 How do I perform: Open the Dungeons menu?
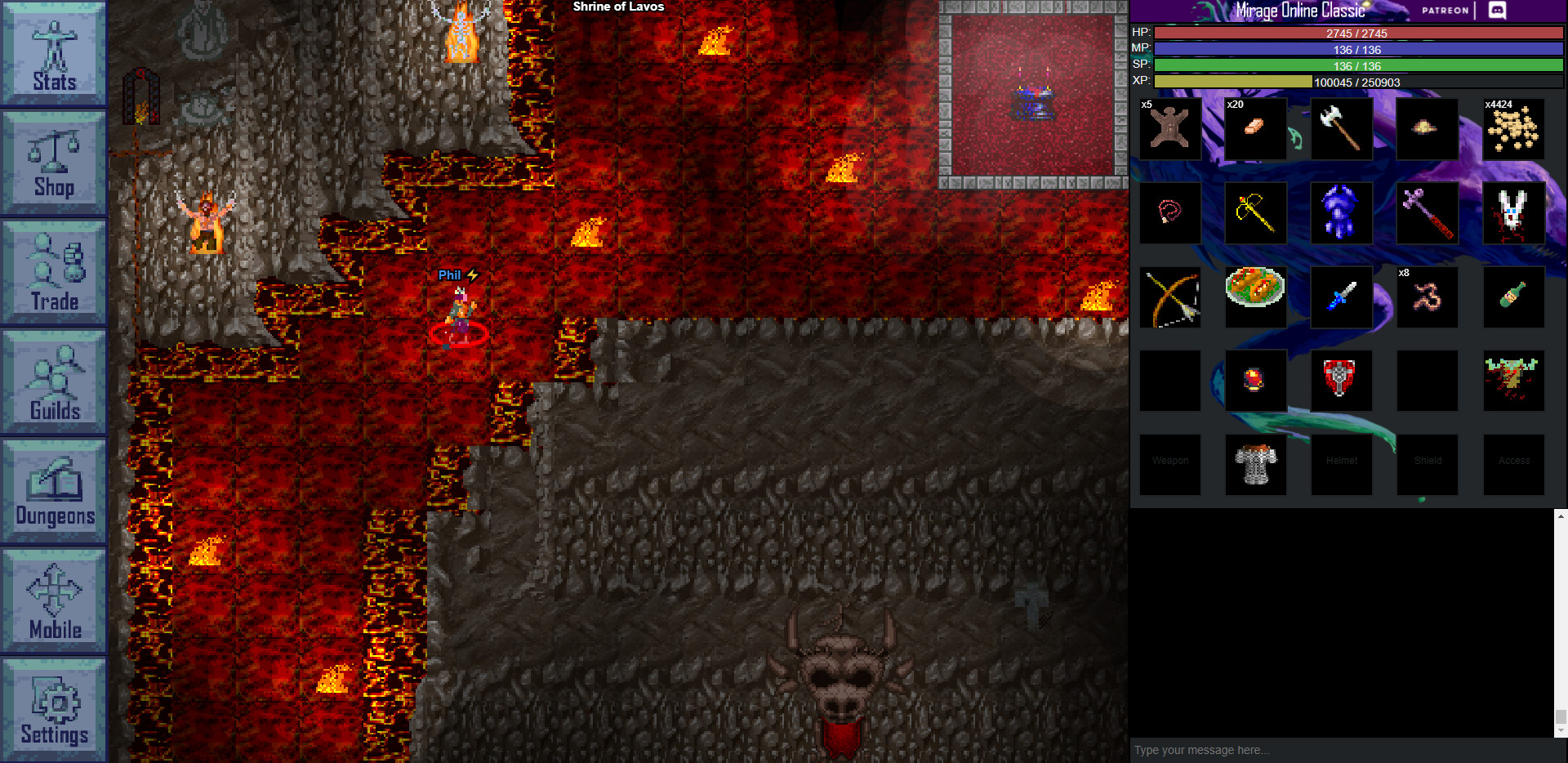pos(54,492)
